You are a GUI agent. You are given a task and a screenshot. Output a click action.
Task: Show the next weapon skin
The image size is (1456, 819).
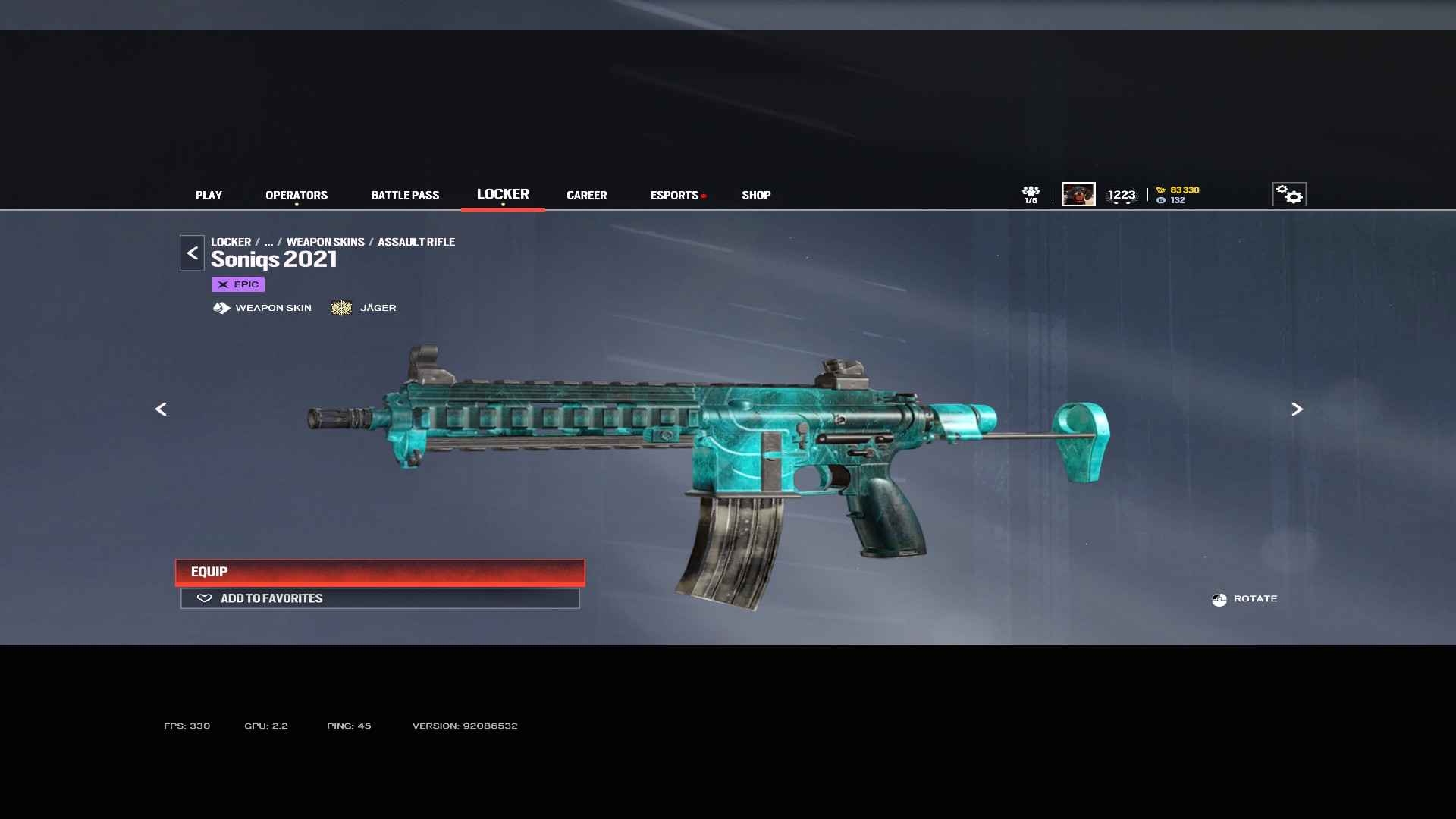pos(1297,409)
